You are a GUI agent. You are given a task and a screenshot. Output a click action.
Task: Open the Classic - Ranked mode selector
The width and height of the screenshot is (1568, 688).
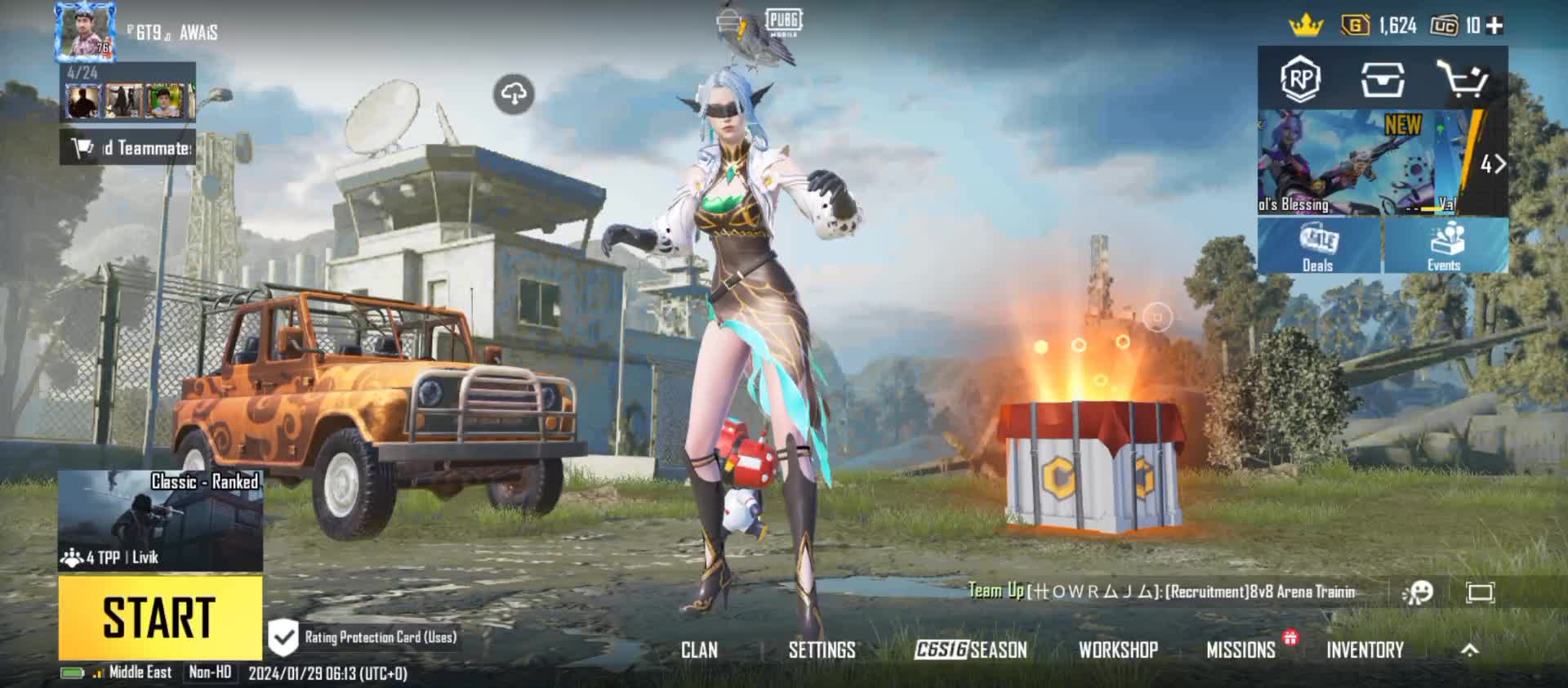[160, 520]
